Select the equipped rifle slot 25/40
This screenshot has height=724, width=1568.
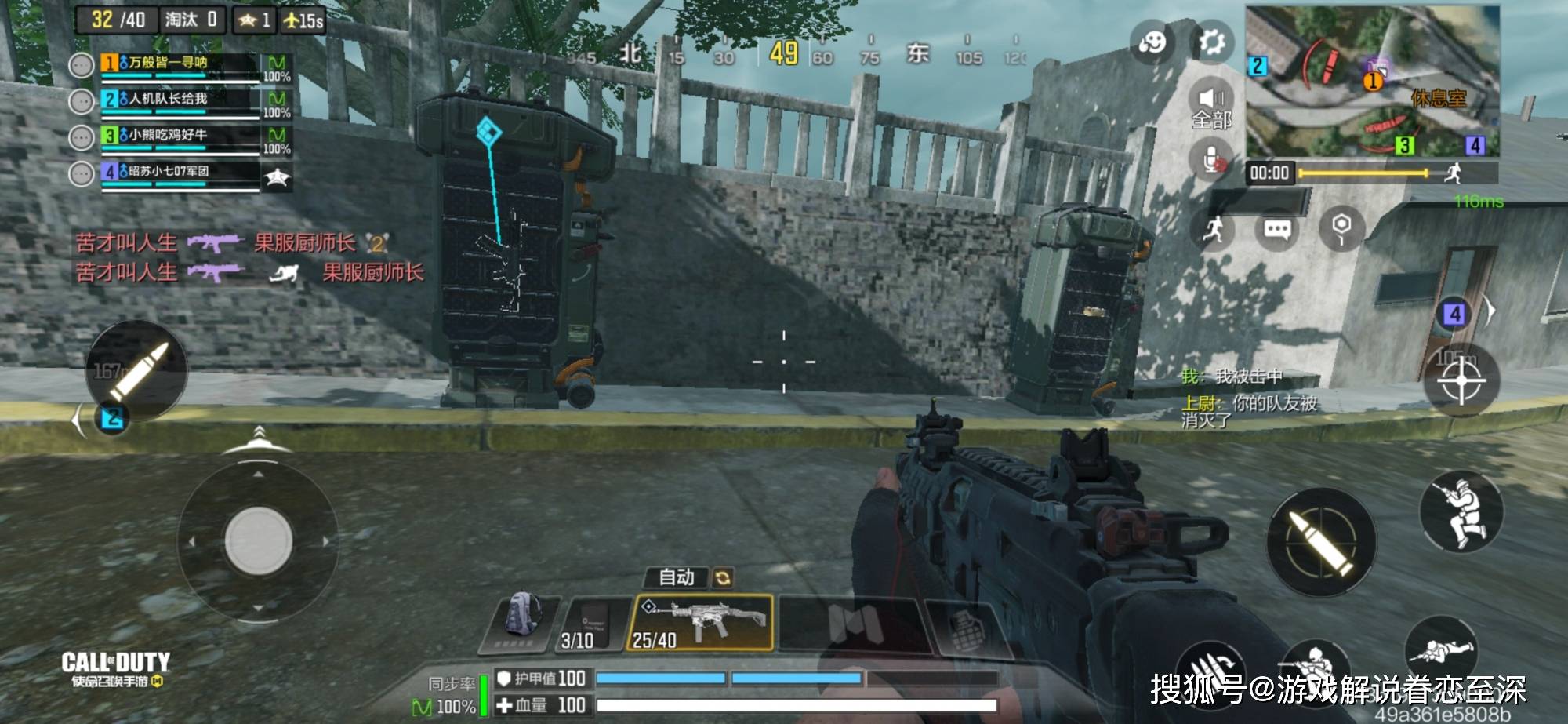[x=700, y=623]
